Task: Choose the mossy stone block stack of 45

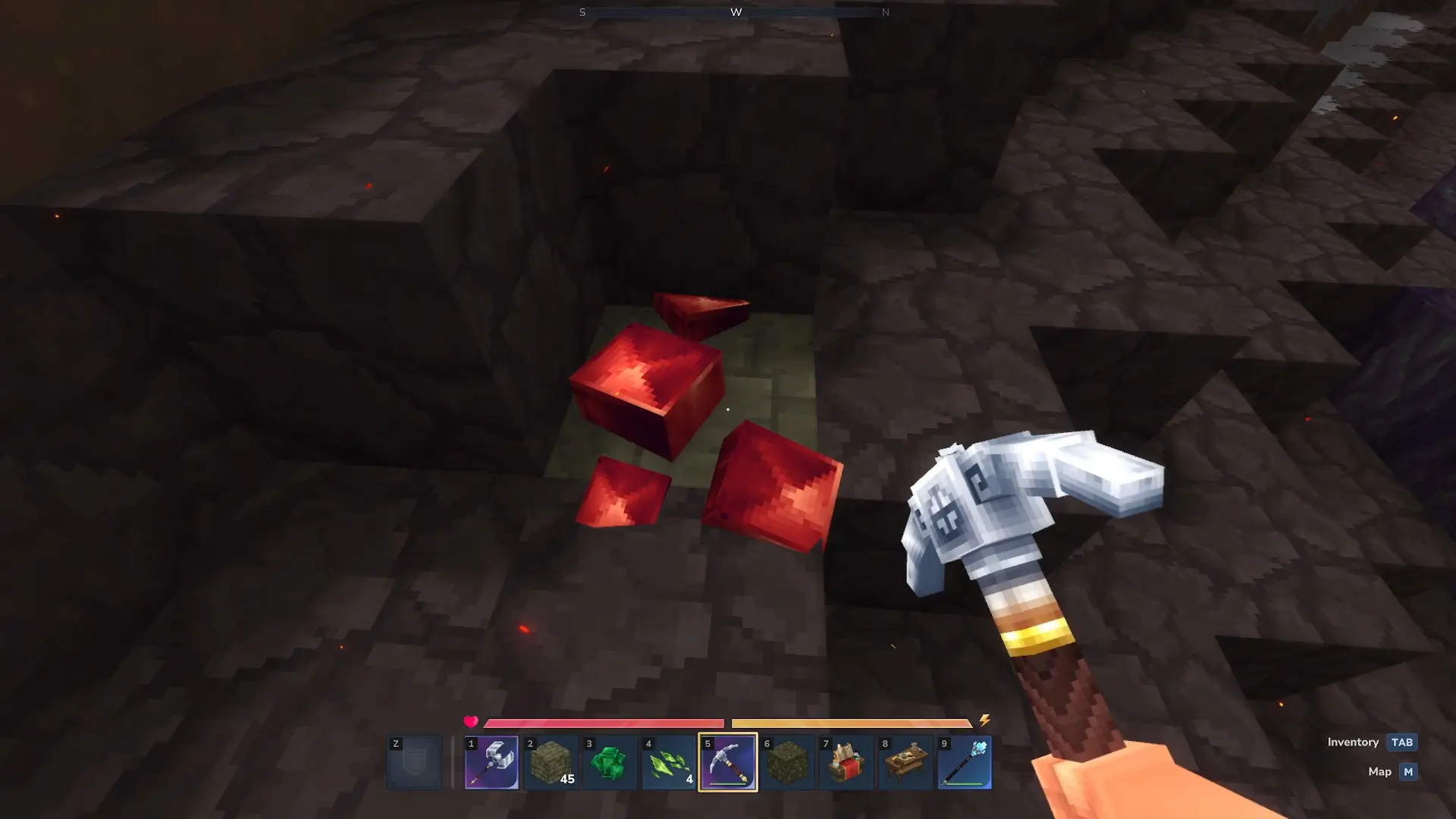Action: click(x=551, y=763)
